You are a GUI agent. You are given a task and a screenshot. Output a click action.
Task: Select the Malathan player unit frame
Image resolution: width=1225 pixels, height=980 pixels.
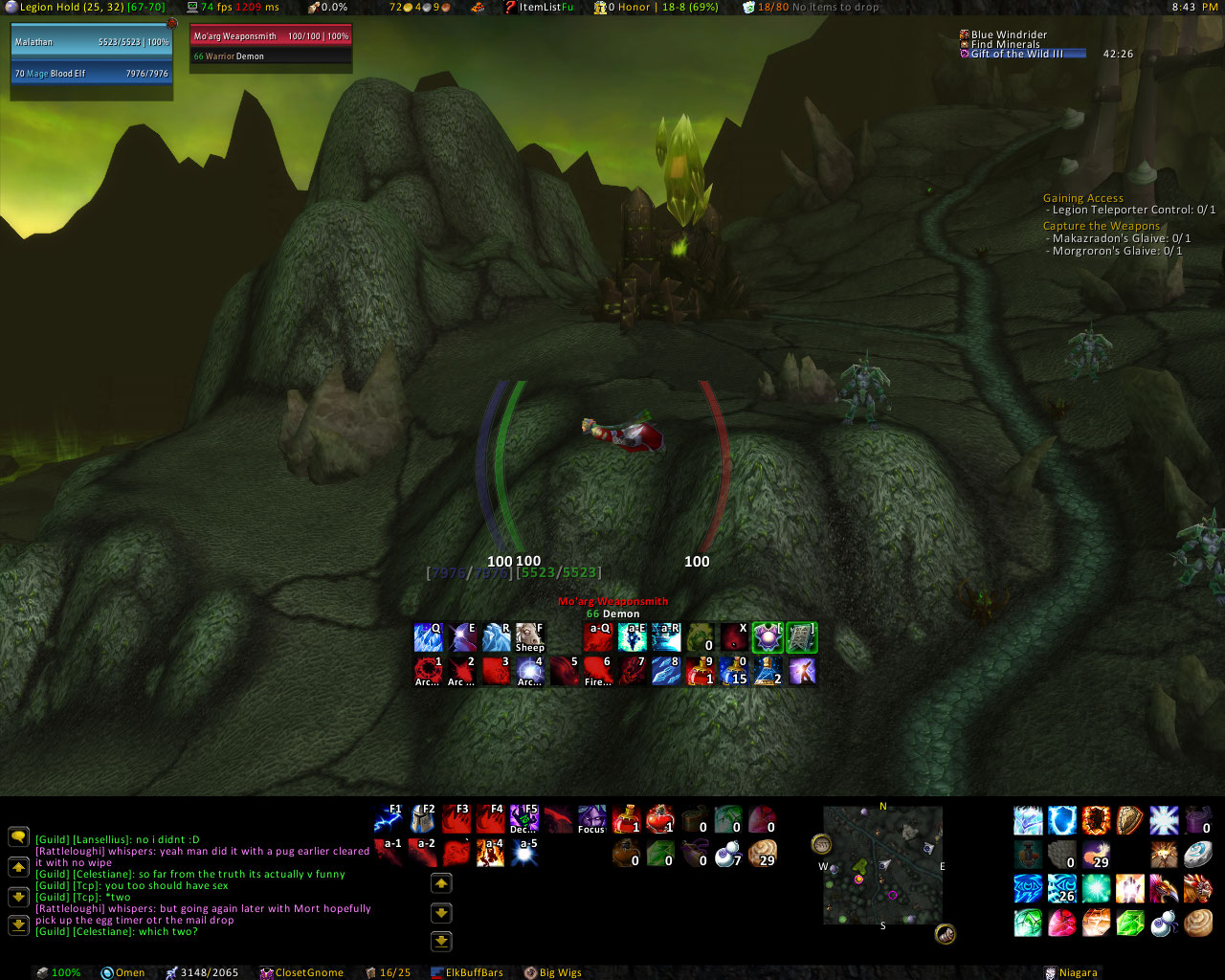(x=92, y=42)
